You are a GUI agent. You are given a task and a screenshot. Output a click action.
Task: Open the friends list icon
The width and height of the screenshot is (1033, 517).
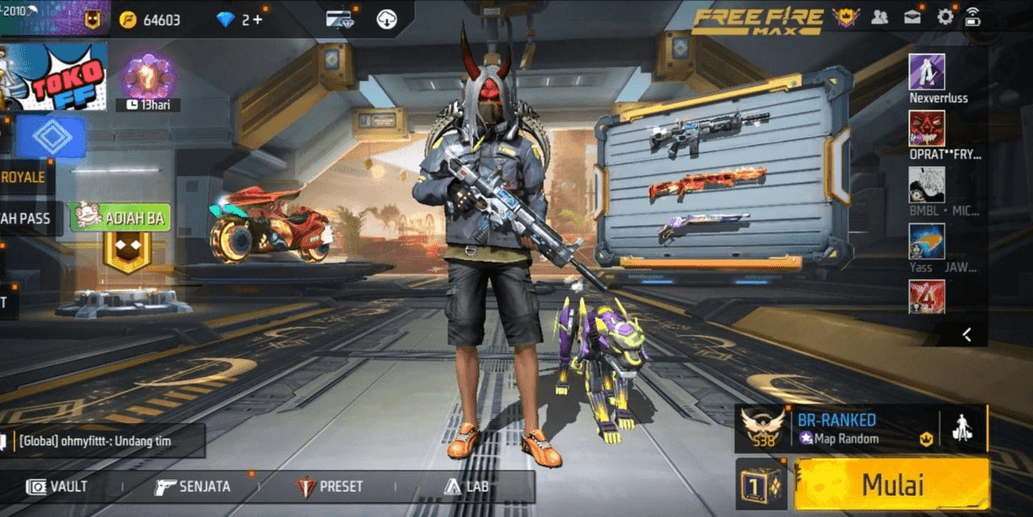[x=880, y=17]
